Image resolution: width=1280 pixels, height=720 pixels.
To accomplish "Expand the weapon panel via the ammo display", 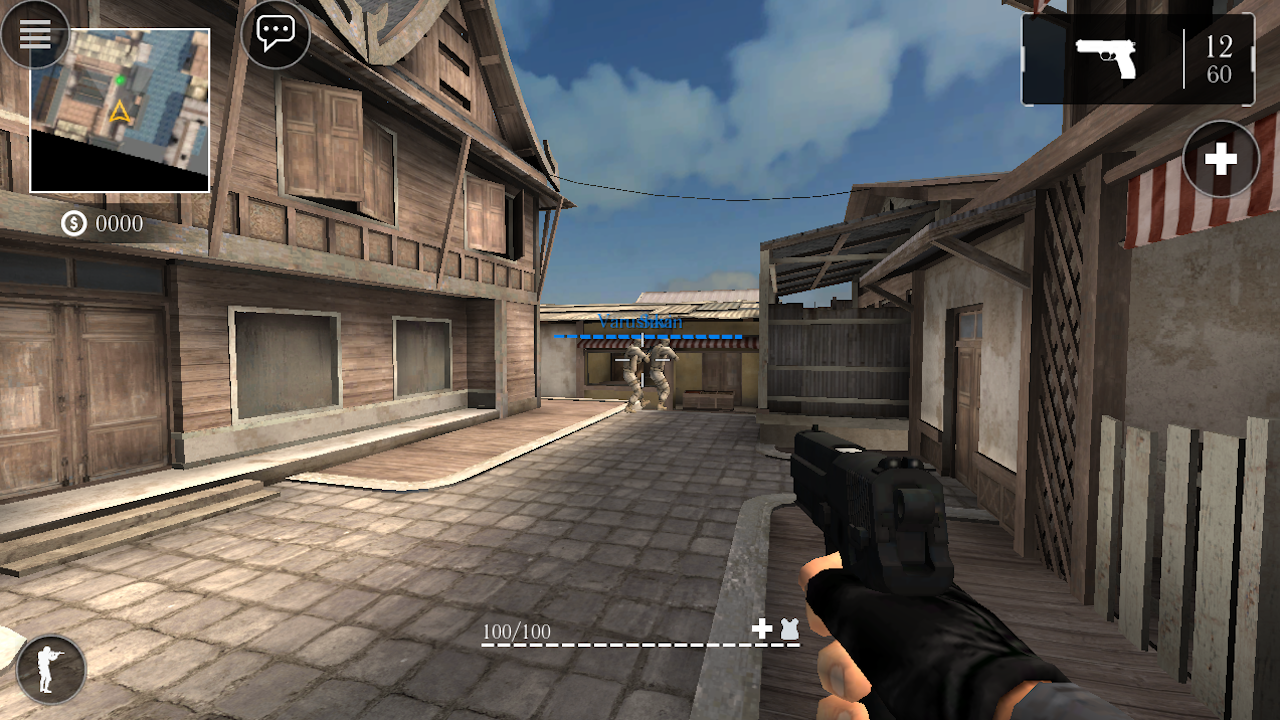I will click(x=1137, y=58).
